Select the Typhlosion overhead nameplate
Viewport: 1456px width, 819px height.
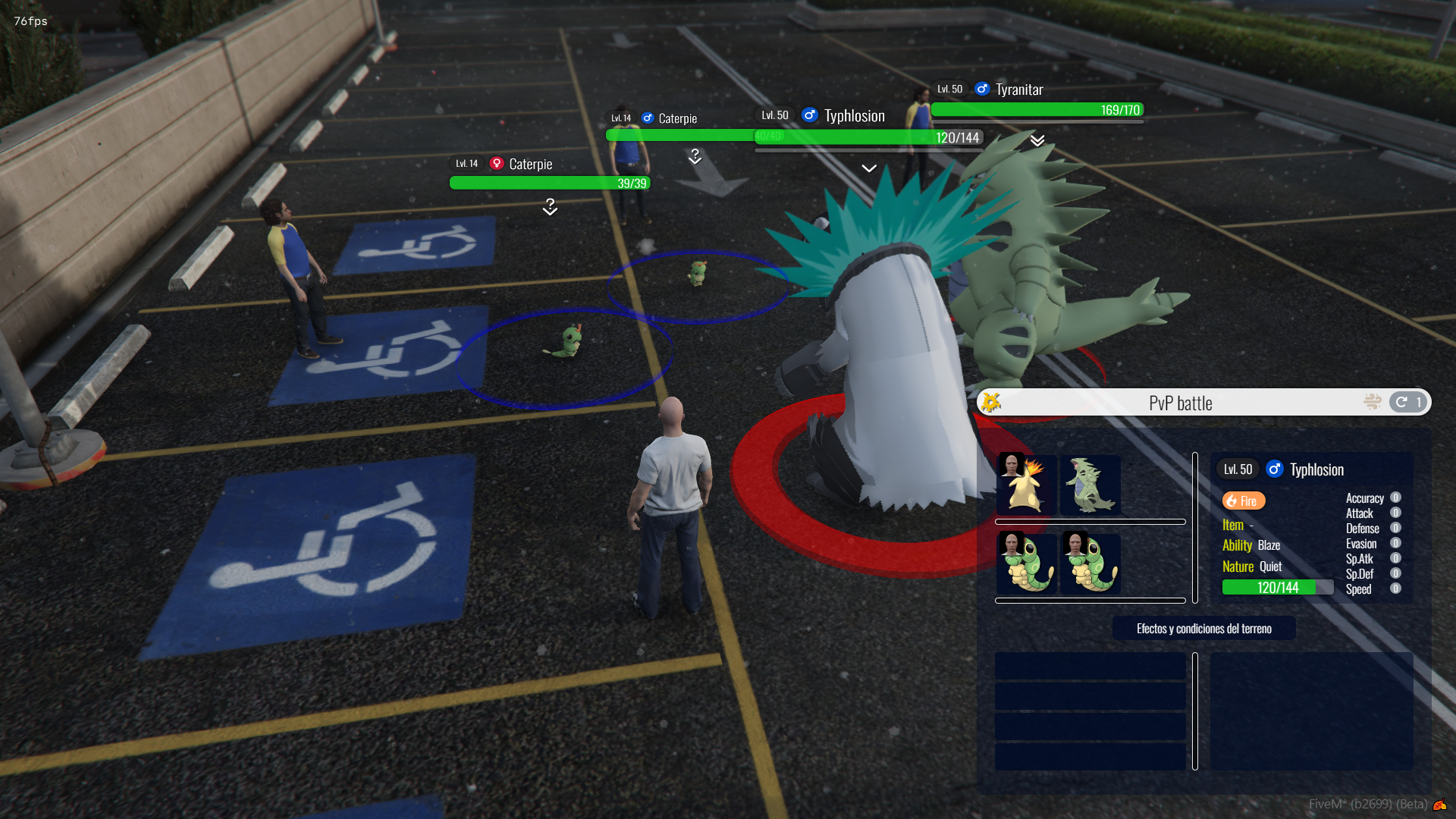click(x=854, y=115)
